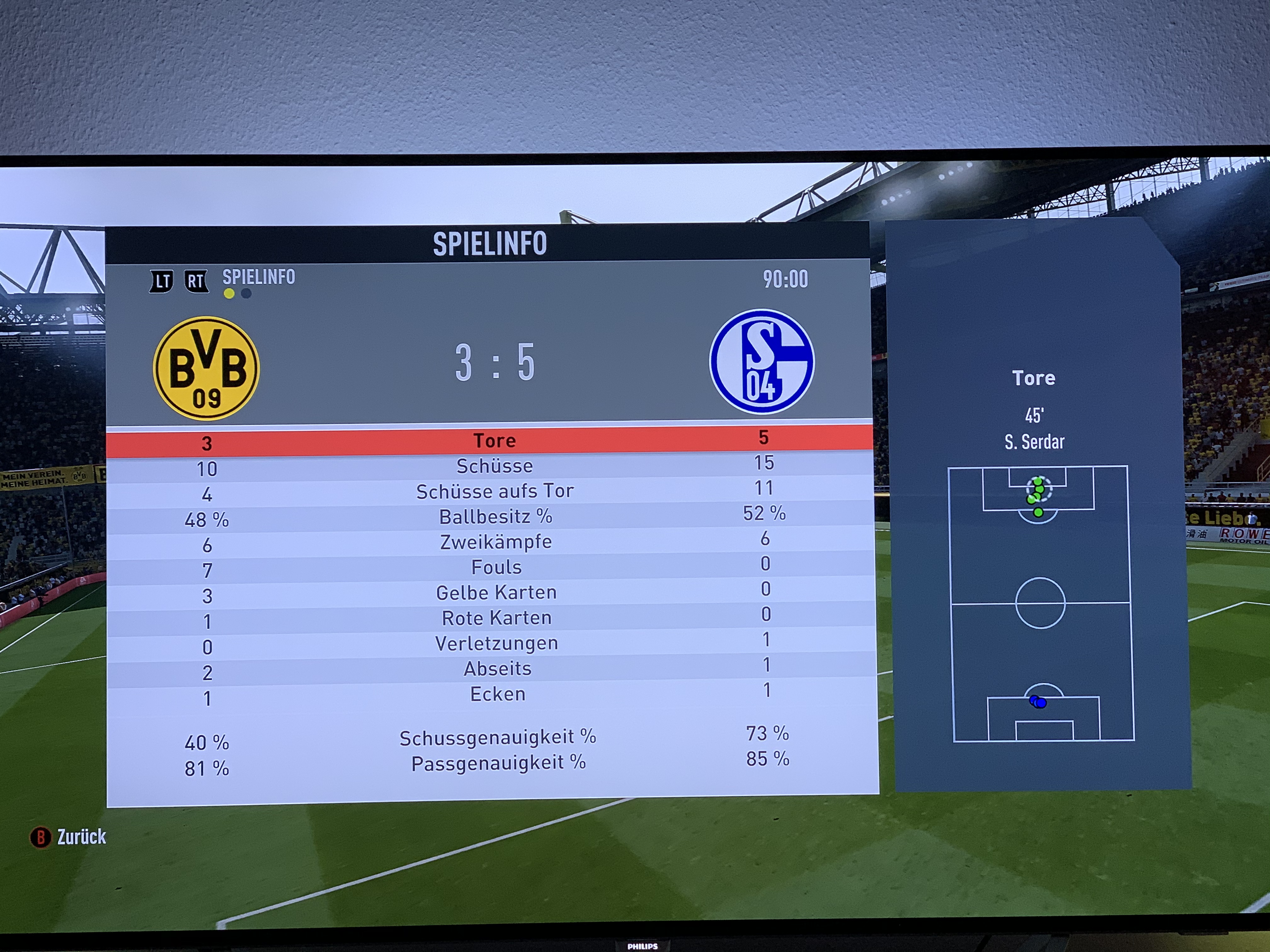Screen dimensions: 1270x952
Task: Switch to the second page dot
Action: click(x=246, y=294)
